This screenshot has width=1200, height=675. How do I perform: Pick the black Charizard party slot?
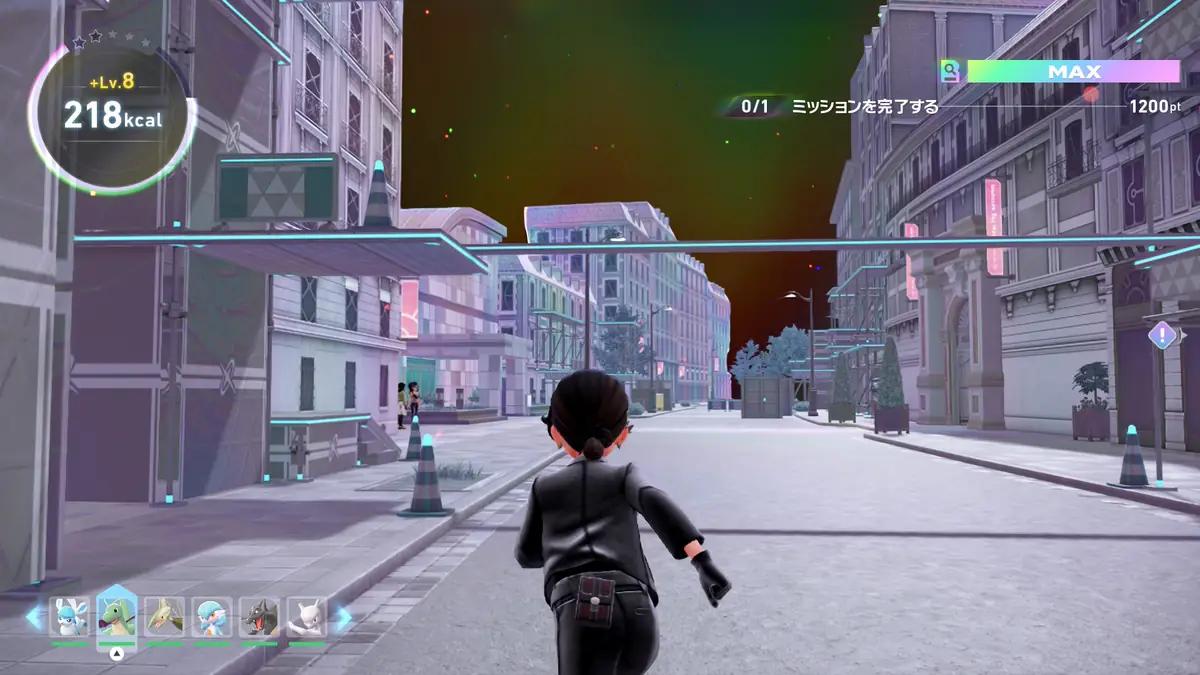pos(259,617)
